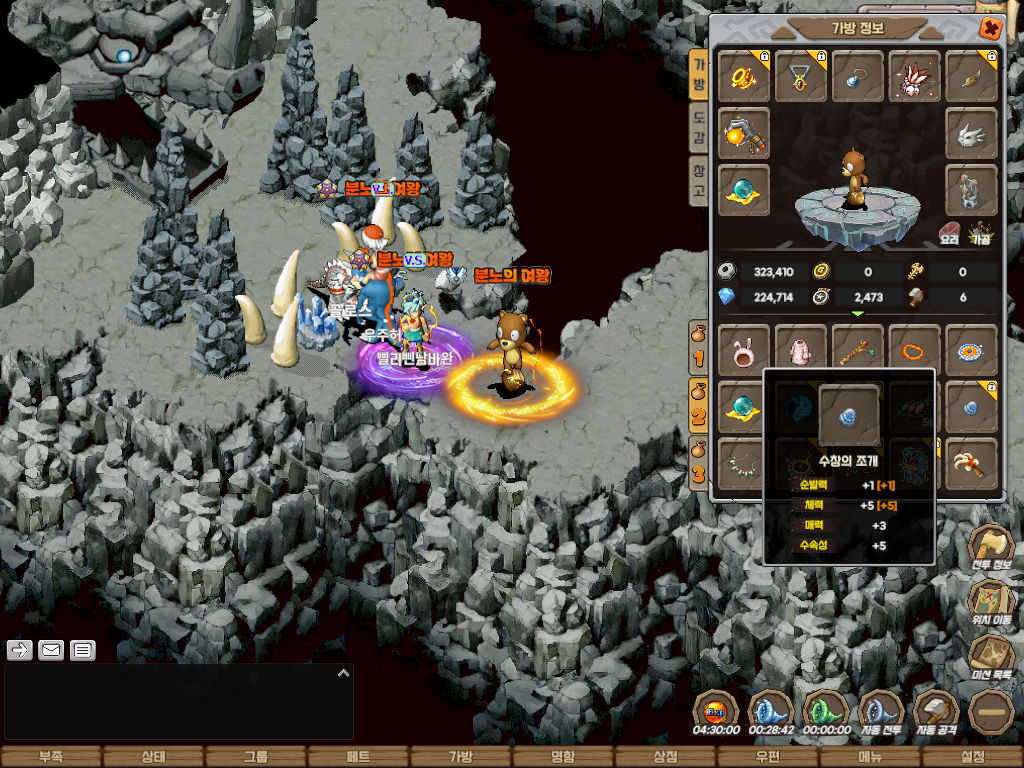Open the 상태 status menu

click(153, 757)
